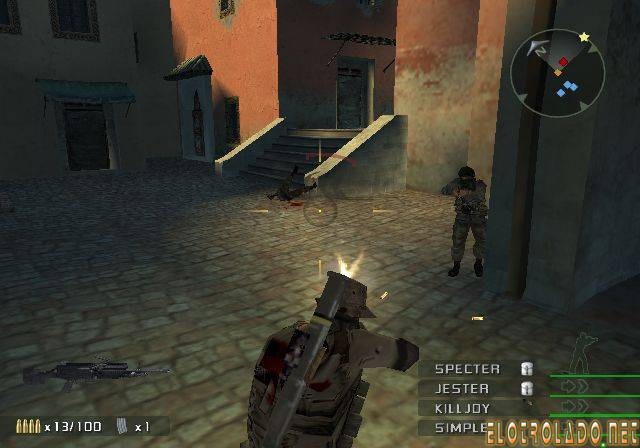Choose JESTER from the squad roster
The height and width of the screenshot is (448, 640).
point(462,388)
